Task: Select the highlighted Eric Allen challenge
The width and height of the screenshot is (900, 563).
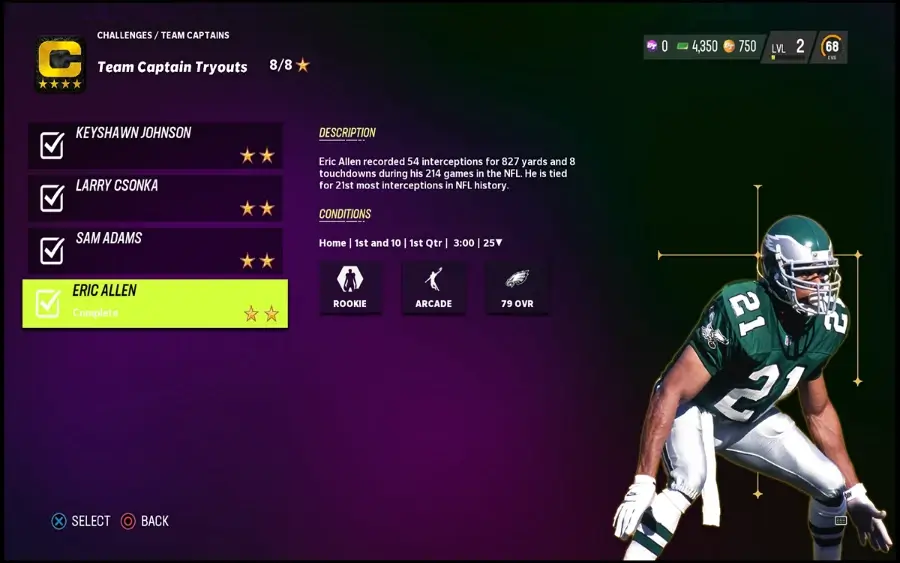Action: click(x=155, y=303)
